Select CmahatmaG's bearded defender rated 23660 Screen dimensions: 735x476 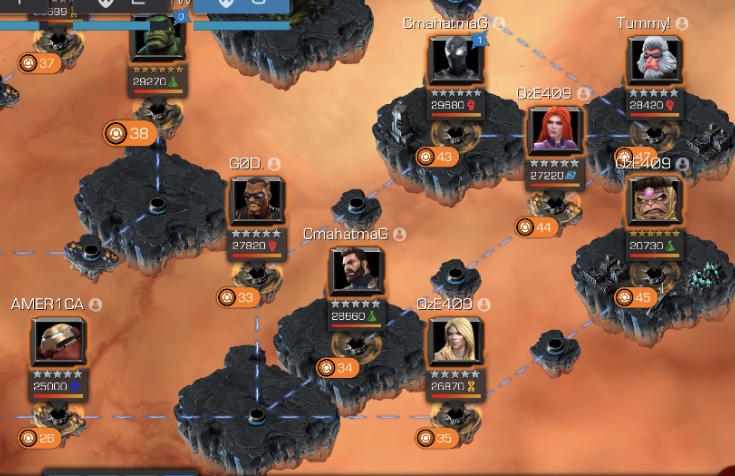pos(357,273)
